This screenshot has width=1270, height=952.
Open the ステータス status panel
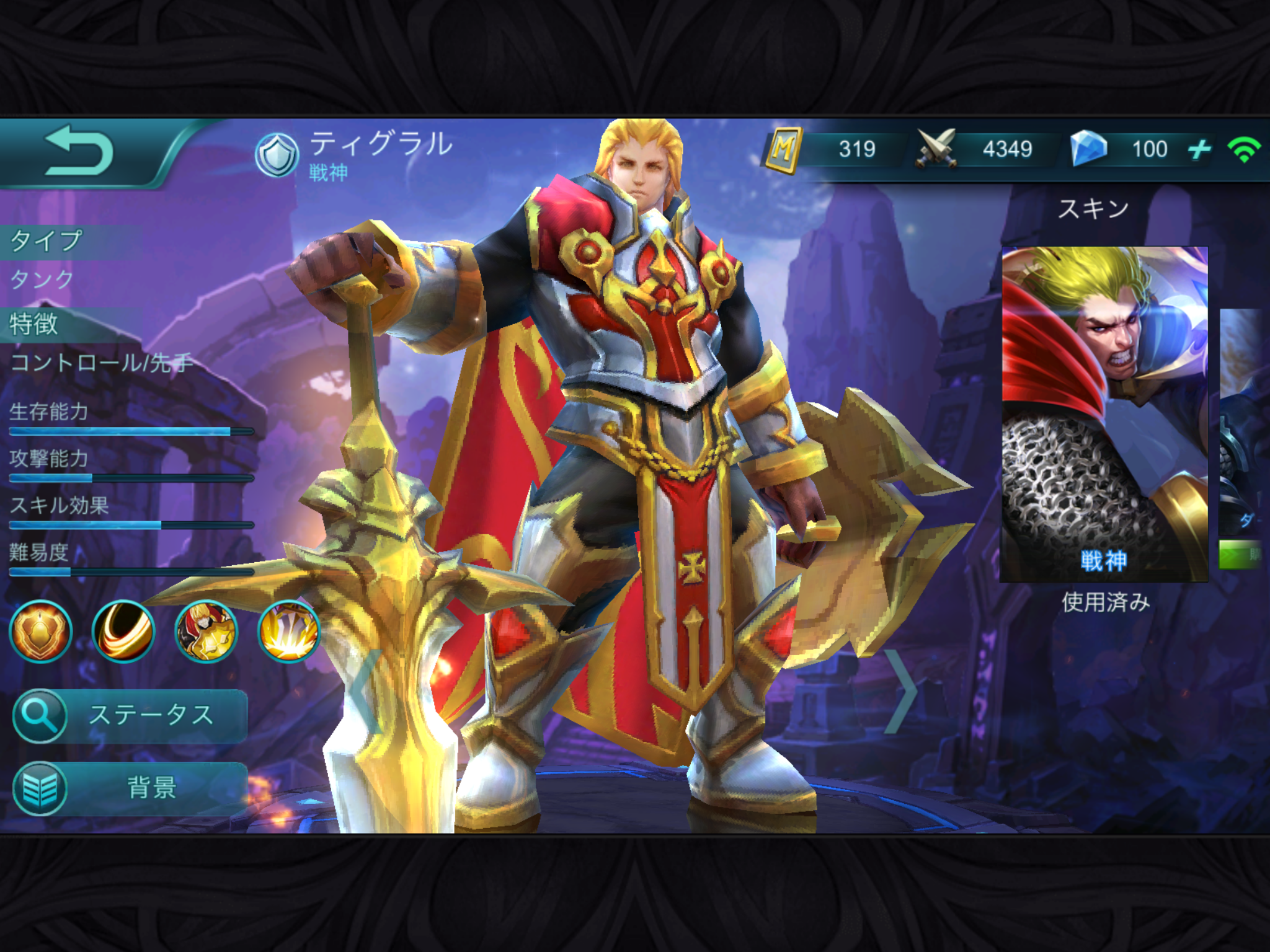click(130, 715)
